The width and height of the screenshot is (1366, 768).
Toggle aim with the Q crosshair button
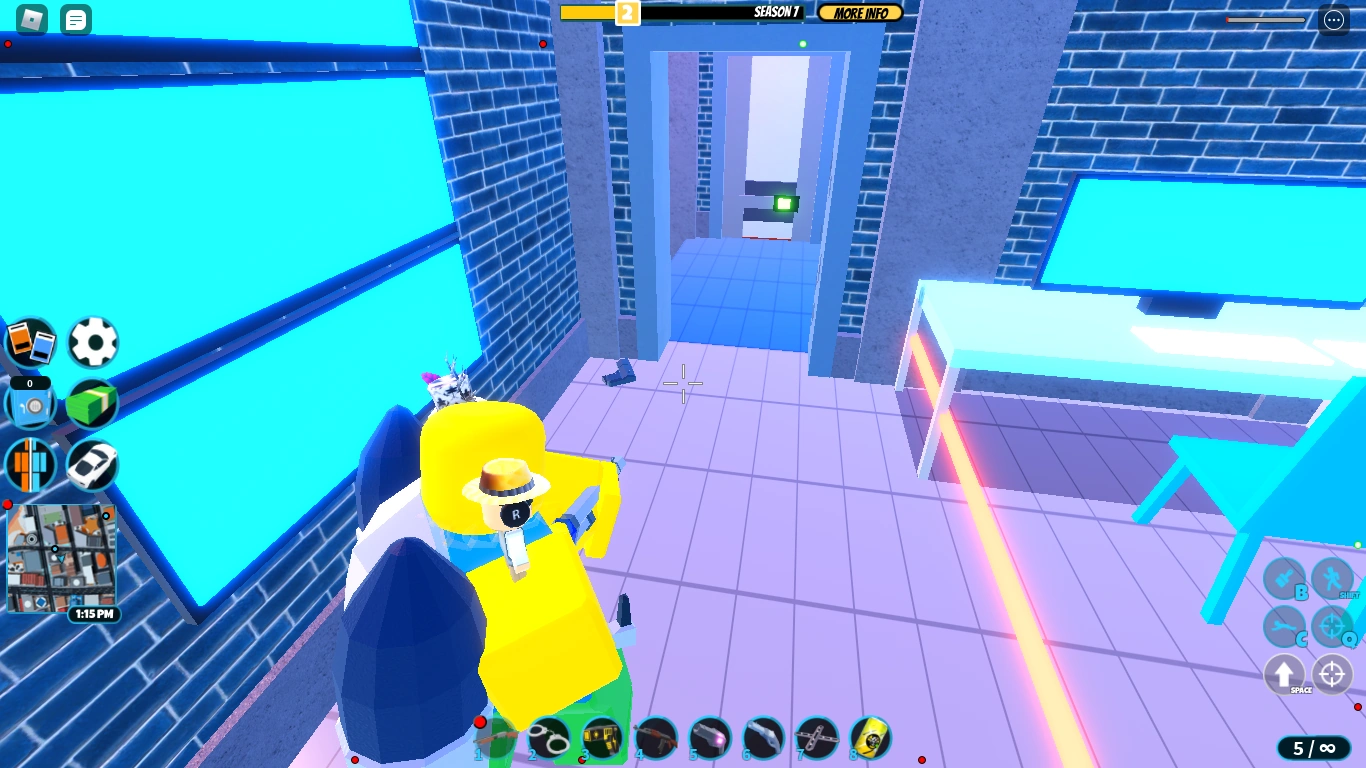[x=1333, y=627]
